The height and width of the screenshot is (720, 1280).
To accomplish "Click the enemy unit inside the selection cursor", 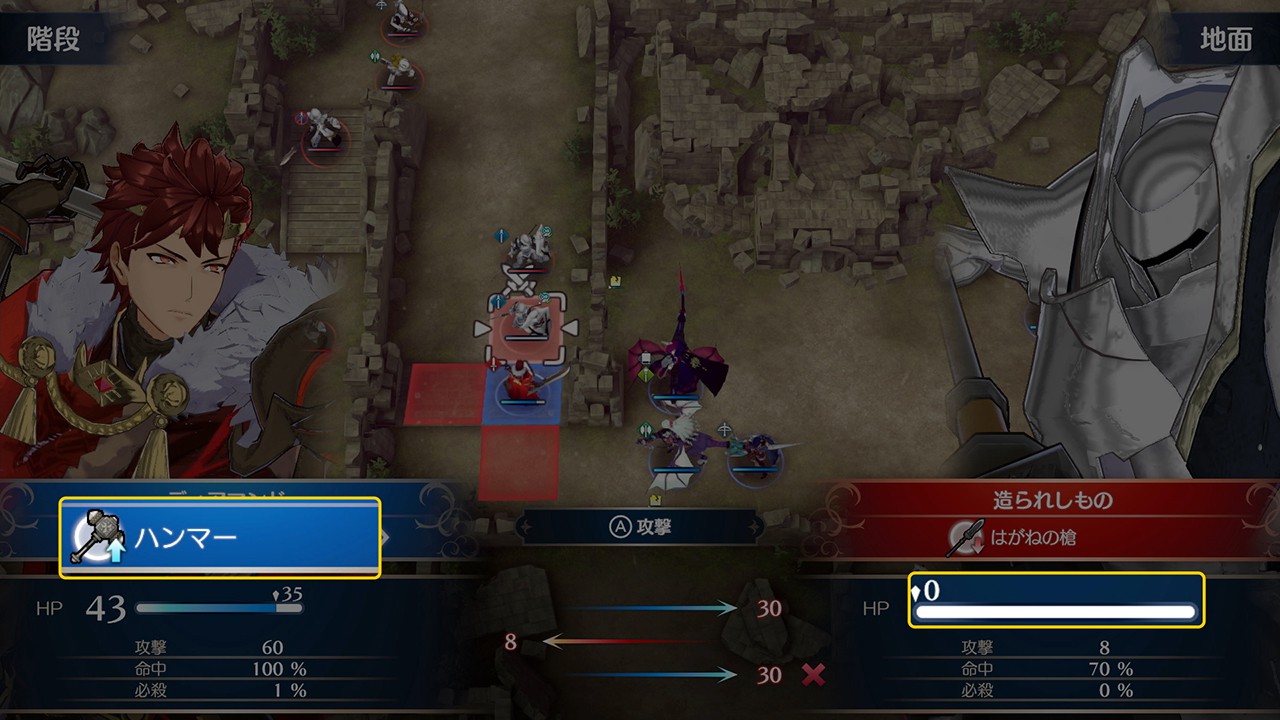I will coord(526,322).
